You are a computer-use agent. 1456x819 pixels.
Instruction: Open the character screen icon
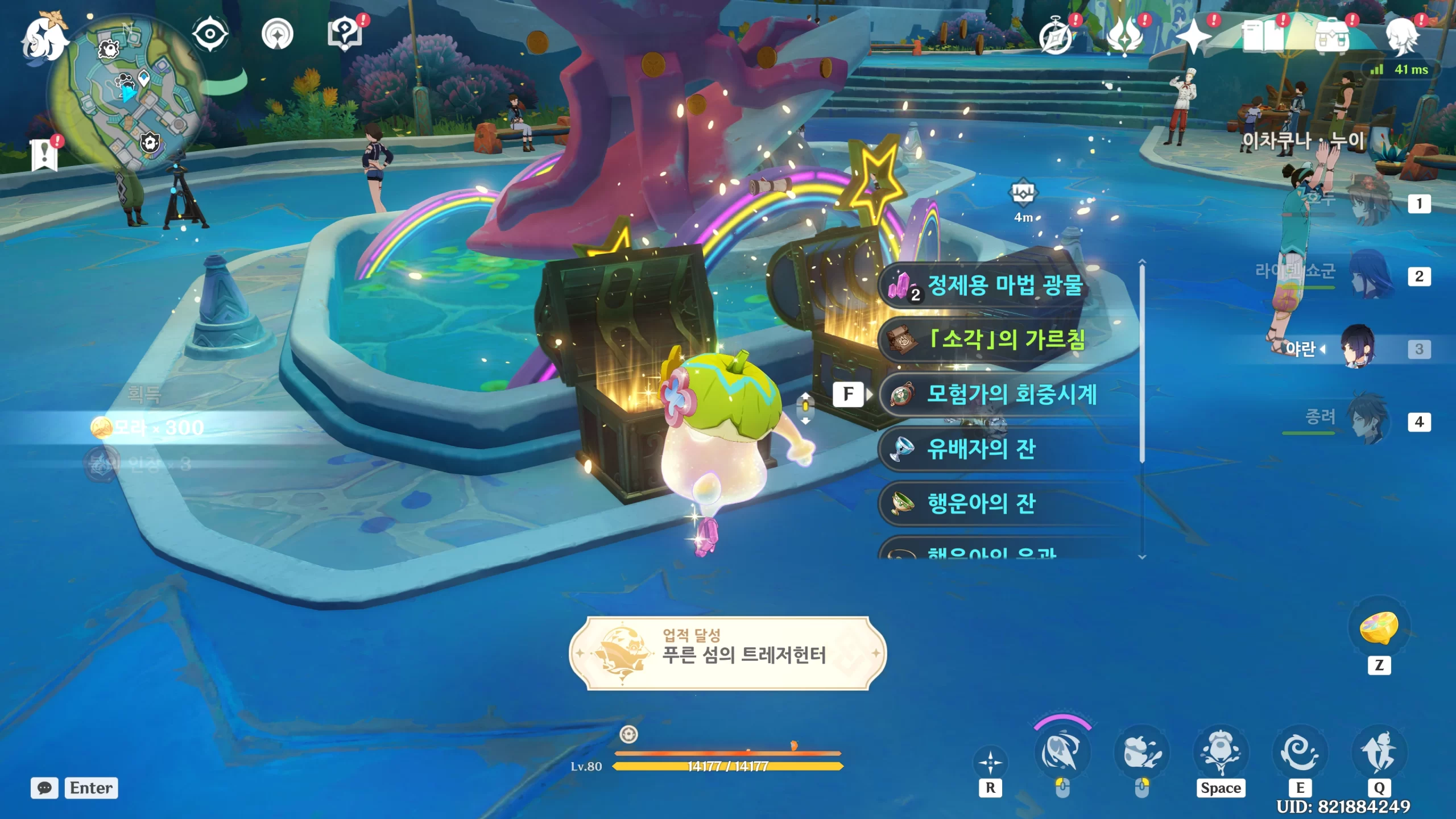tap(1401, 38)
